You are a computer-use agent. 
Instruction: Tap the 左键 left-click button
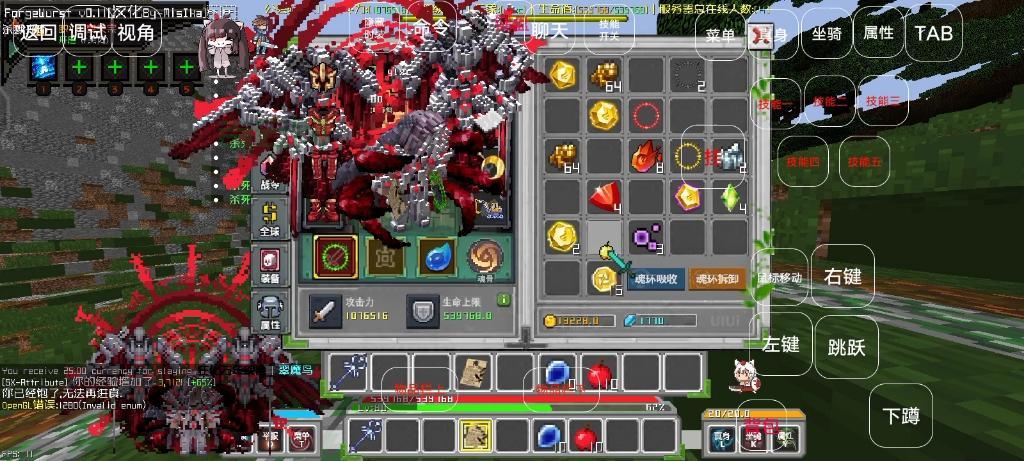(781, 344)
